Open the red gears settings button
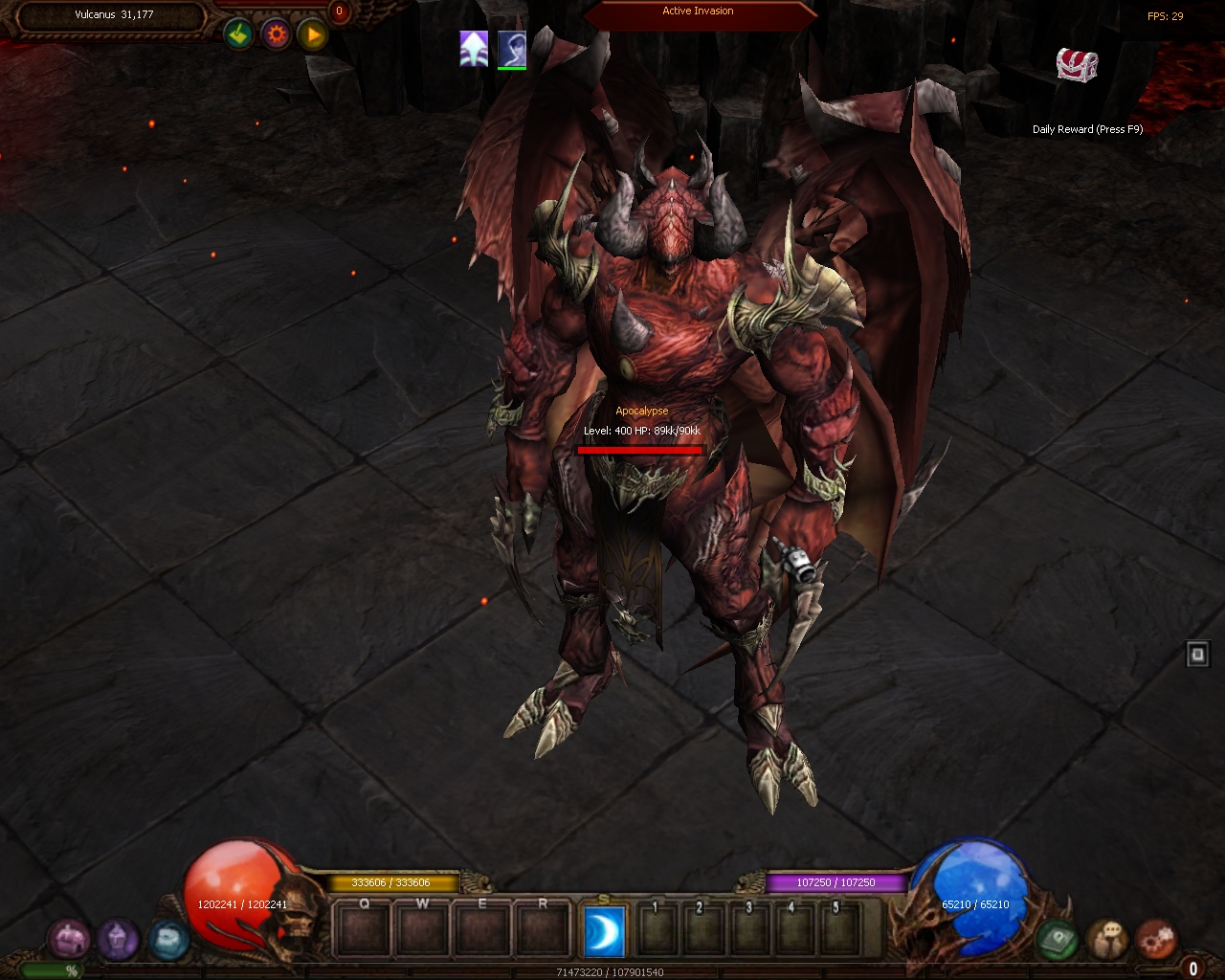 [x=1156, y=939]
